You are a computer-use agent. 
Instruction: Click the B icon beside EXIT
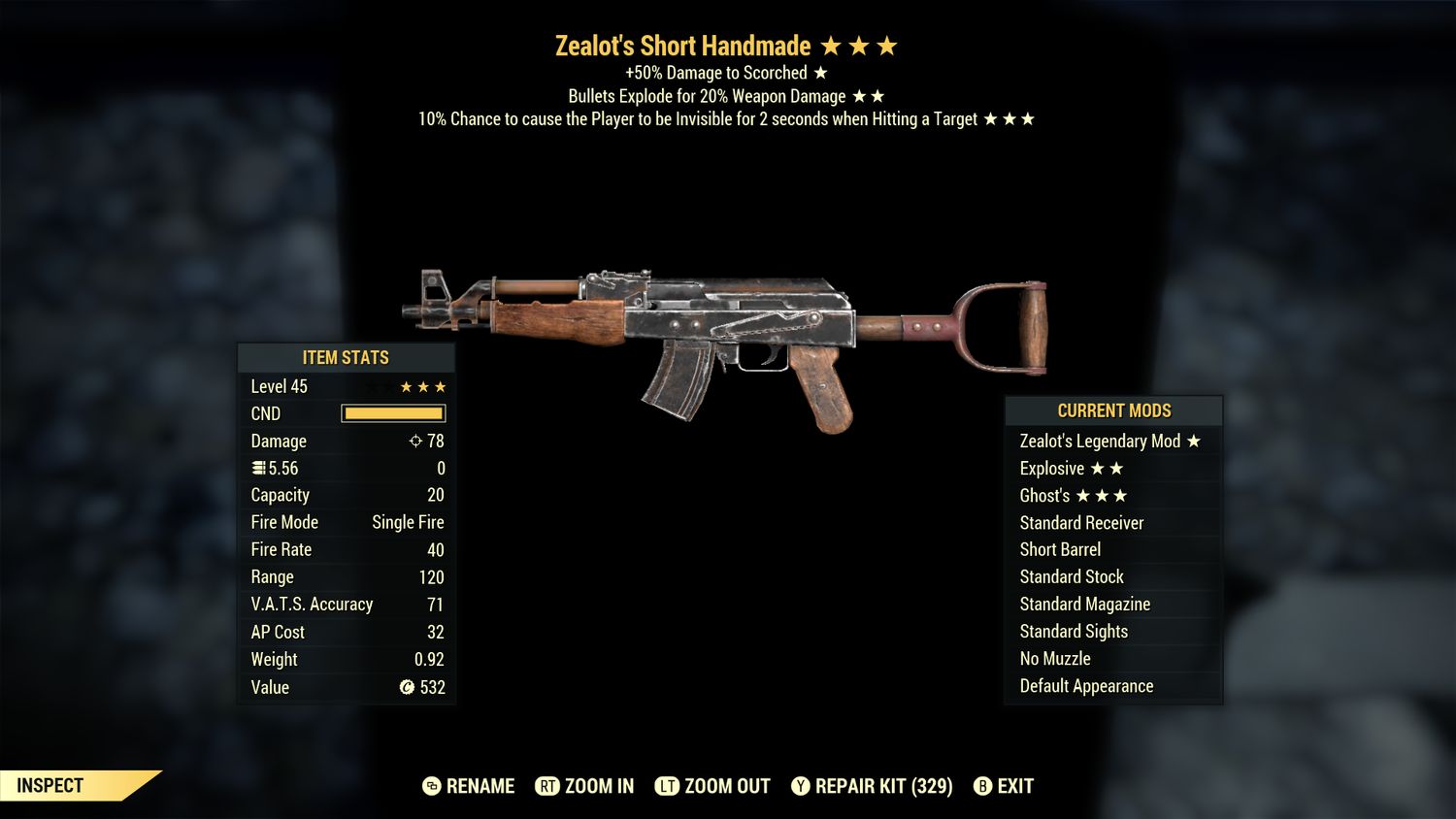pos(982,787)
